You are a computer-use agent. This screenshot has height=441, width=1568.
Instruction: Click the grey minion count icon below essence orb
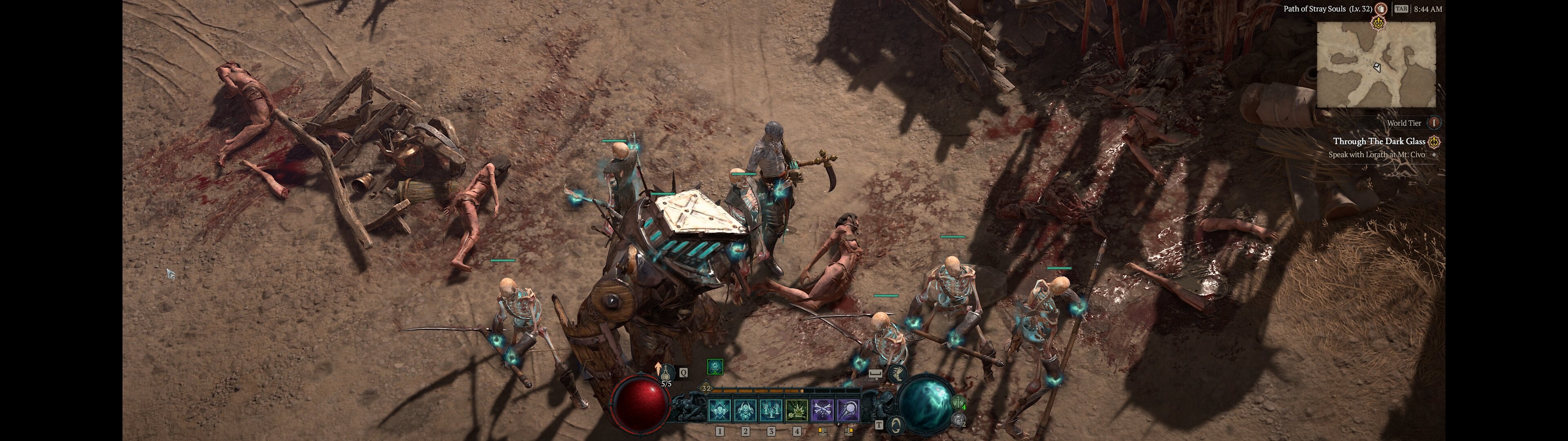(959, 419)
